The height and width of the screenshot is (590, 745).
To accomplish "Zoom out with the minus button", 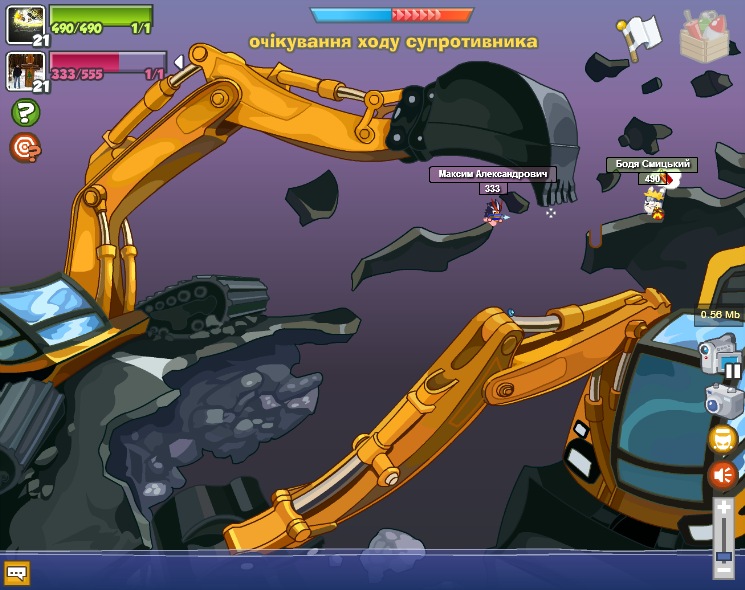I will click(x=723, y=570).
